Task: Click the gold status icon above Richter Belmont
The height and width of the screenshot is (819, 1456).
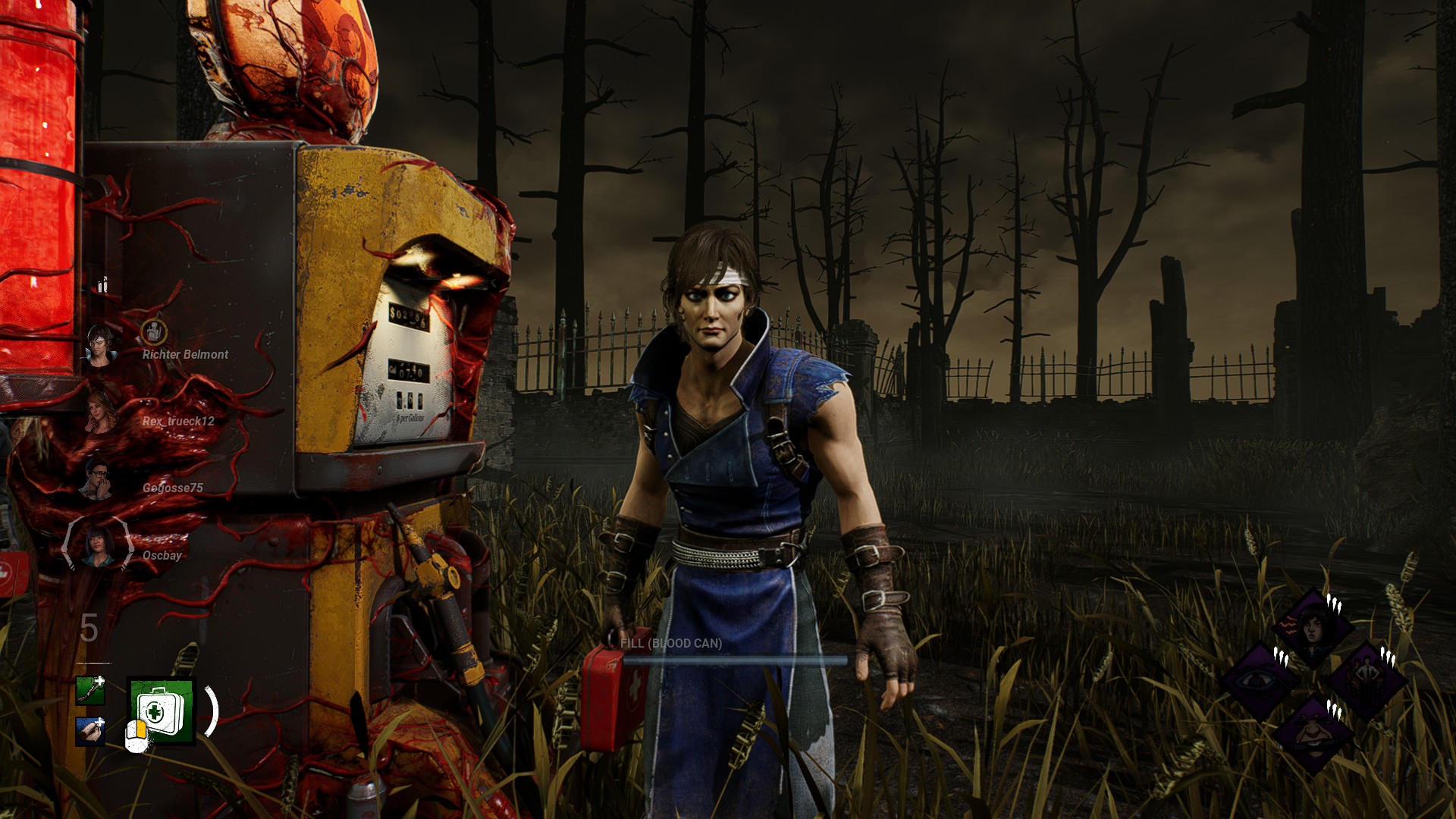Action: 154,331
